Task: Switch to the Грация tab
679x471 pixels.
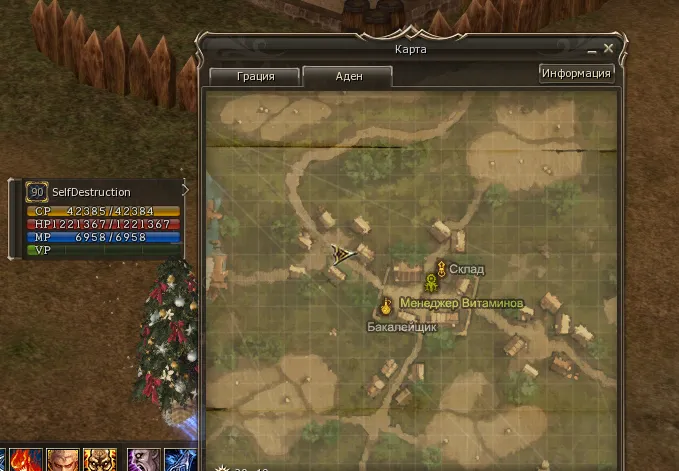Action: pos(255,77)
